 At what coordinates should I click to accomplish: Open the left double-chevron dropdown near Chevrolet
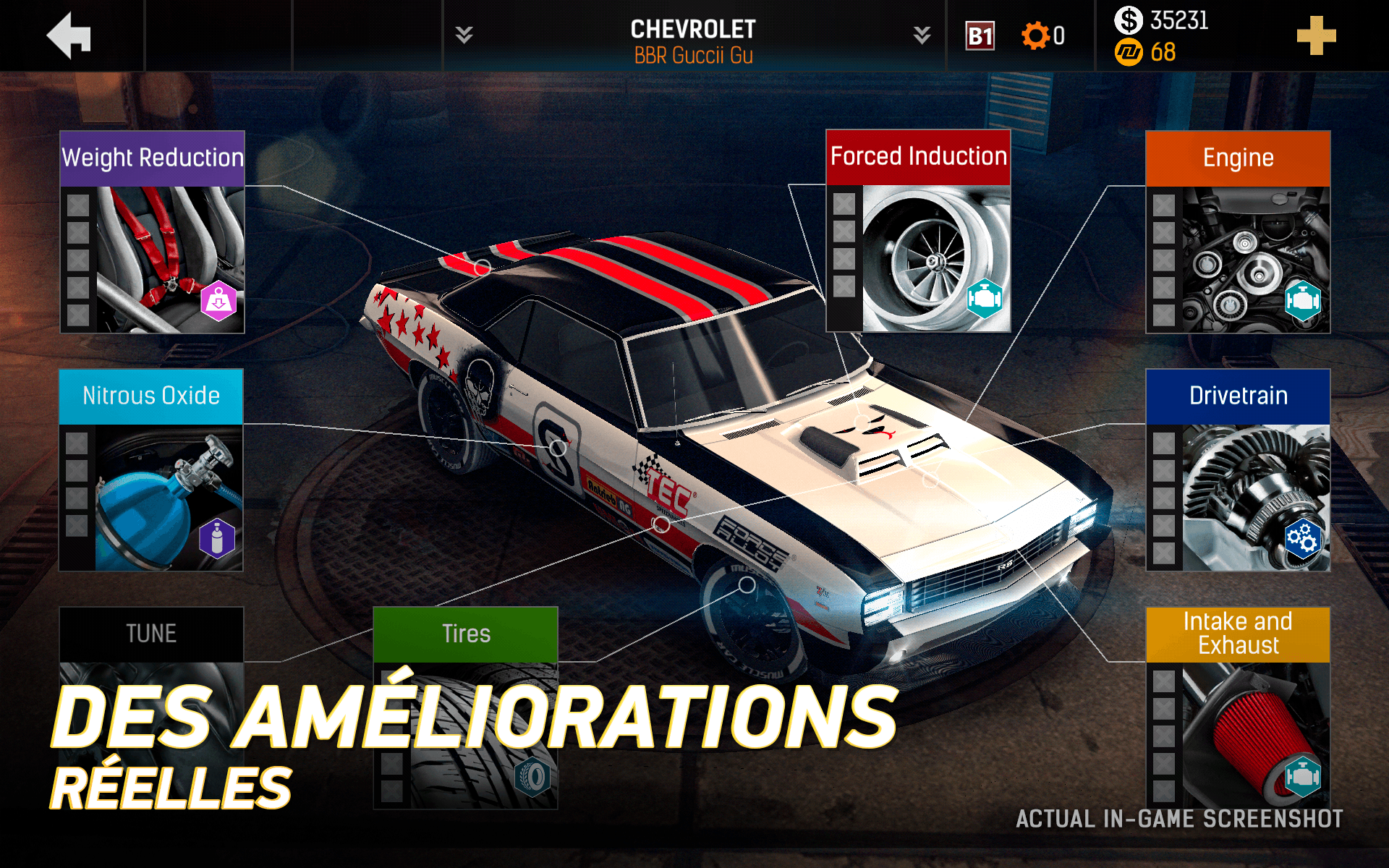point(464,33)
